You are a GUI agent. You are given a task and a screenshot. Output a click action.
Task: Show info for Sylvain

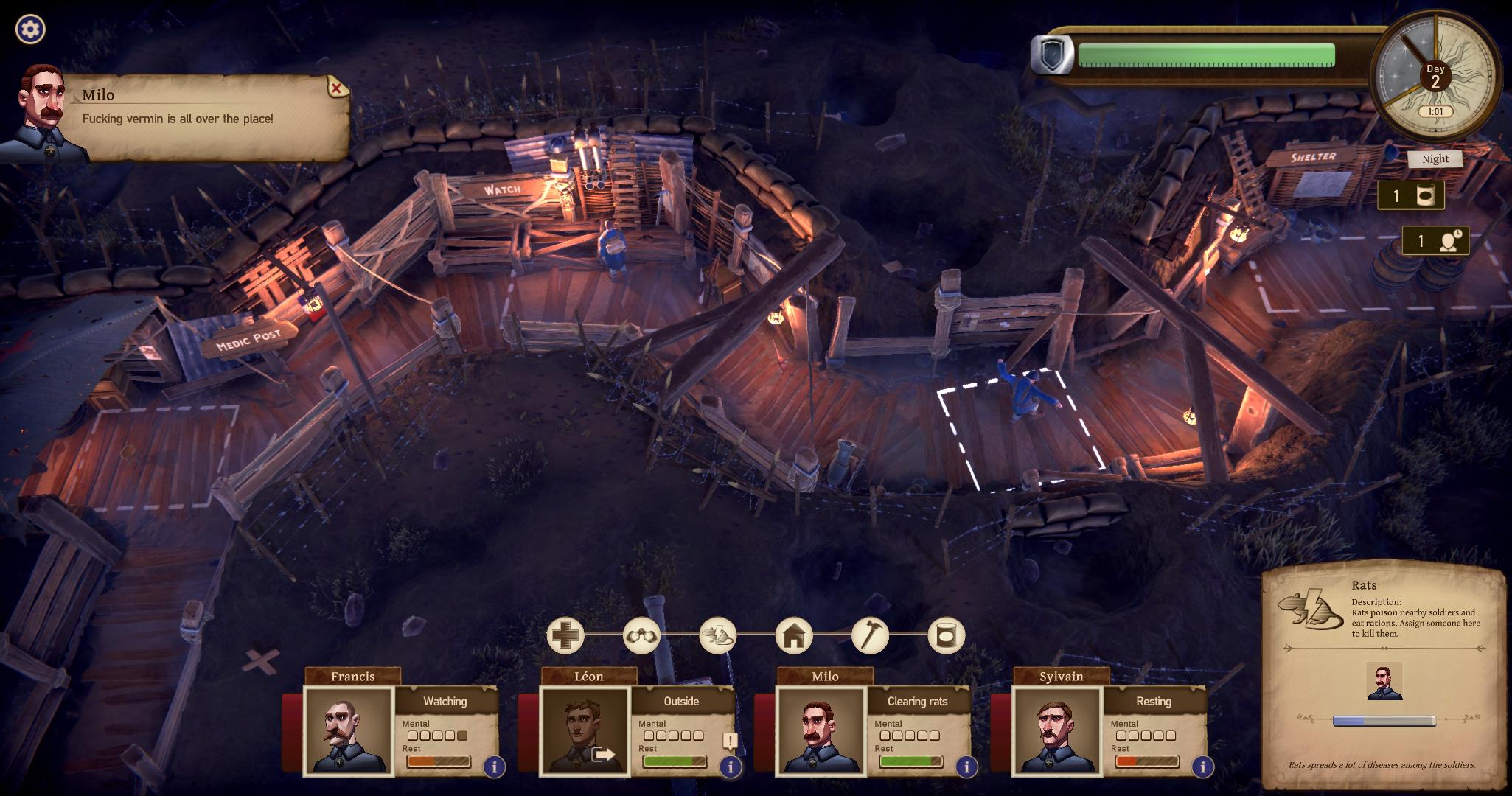[x=1202, y=767]
